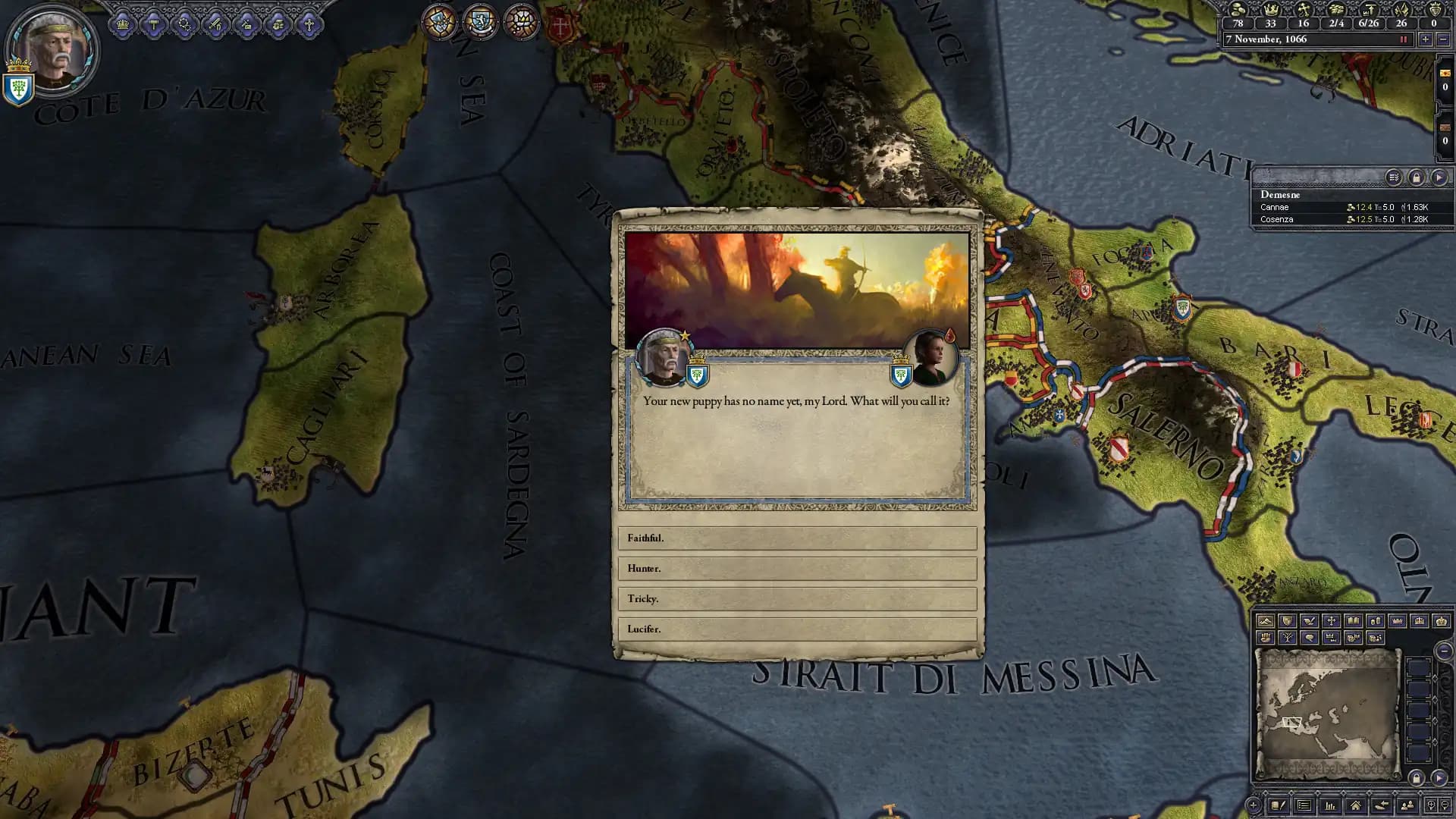Select the Demesne header in the outliner
1456x819 pixels.
[1279, 195]
